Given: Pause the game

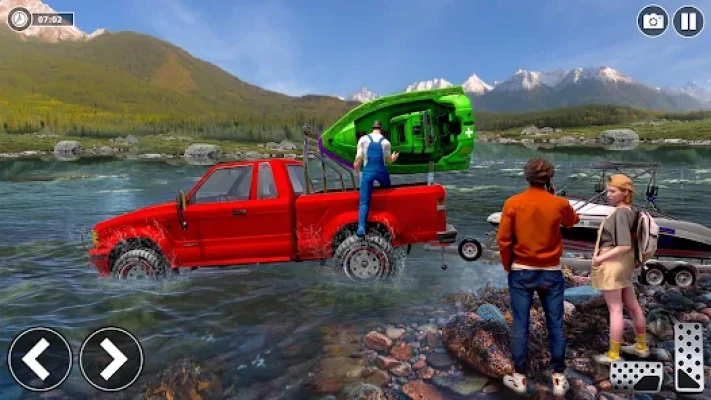Looking at the screenshot, I should [687, 21].
